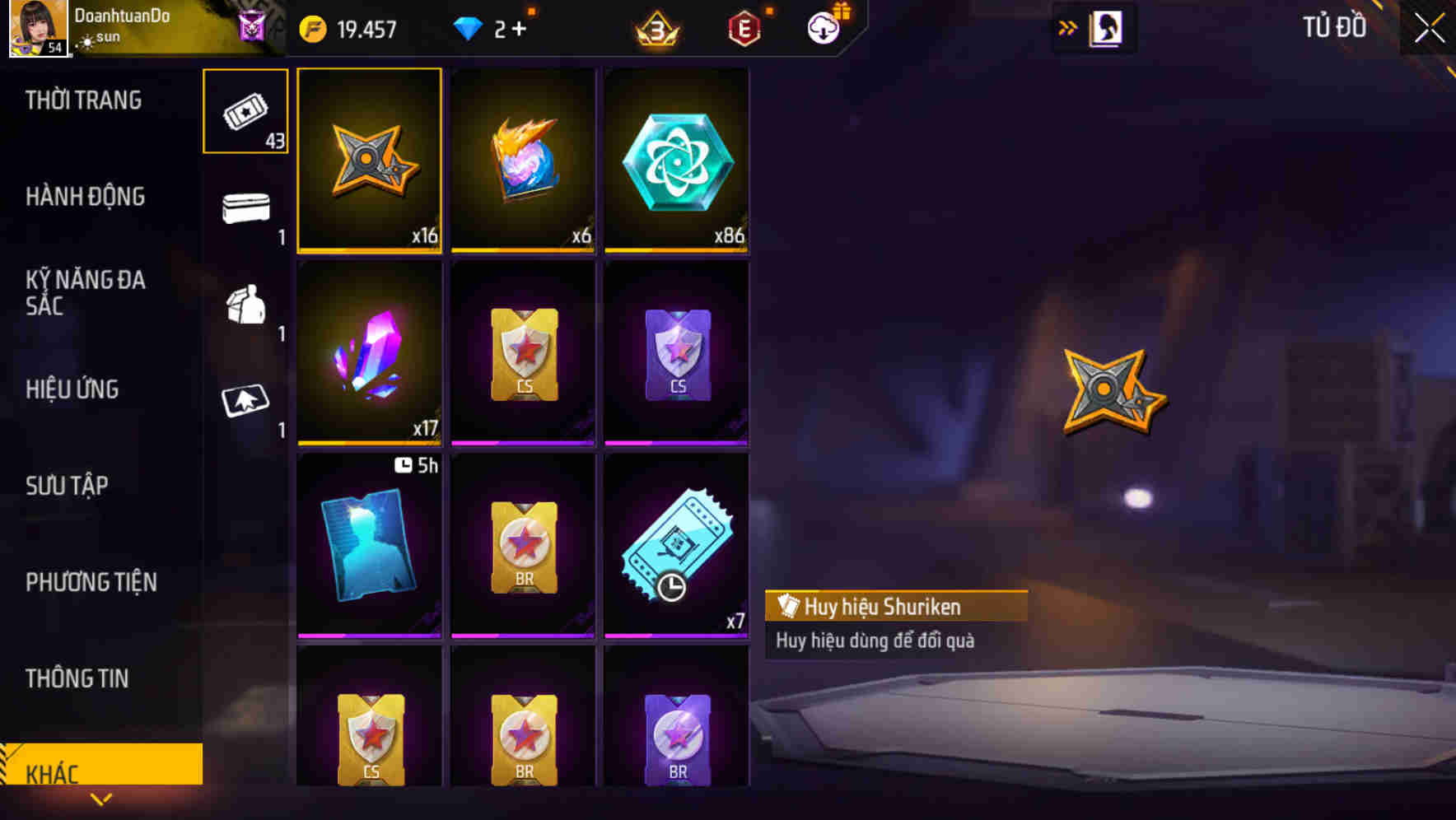
Task: Select the crystal shard x17 item
Action: (x=369, y=354)
